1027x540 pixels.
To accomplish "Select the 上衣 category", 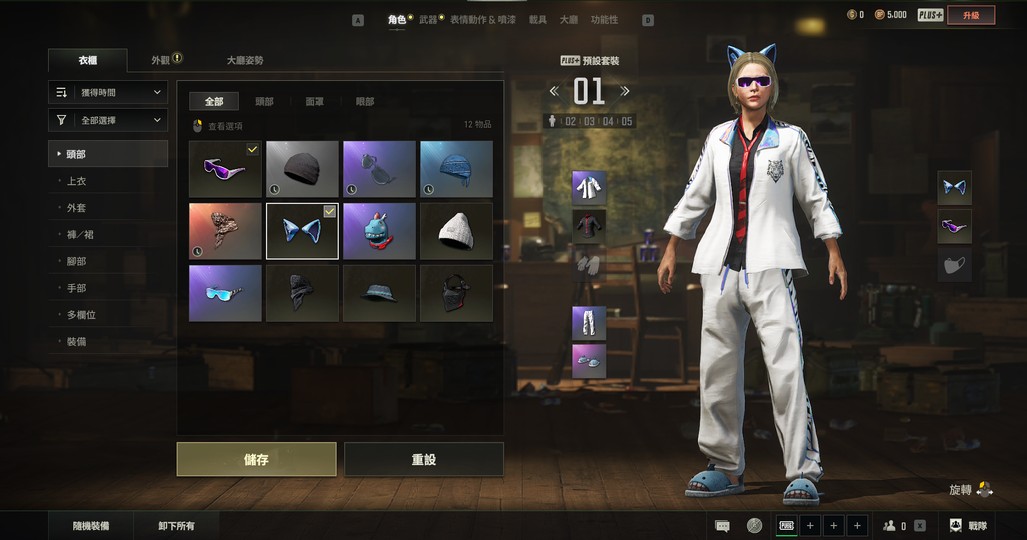I will point(76,181).
